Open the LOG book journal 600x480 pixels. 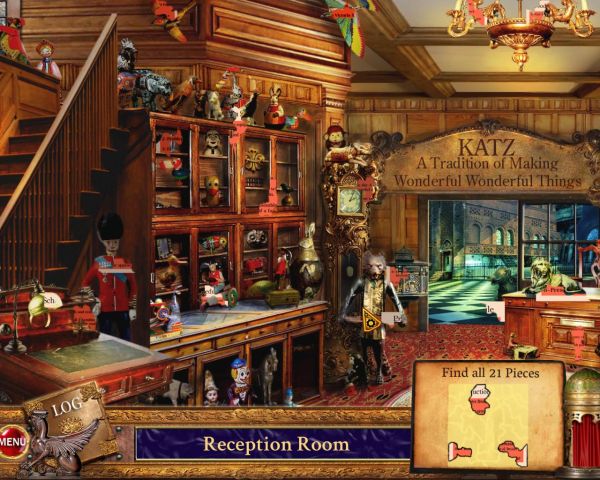tap(69, 409)
